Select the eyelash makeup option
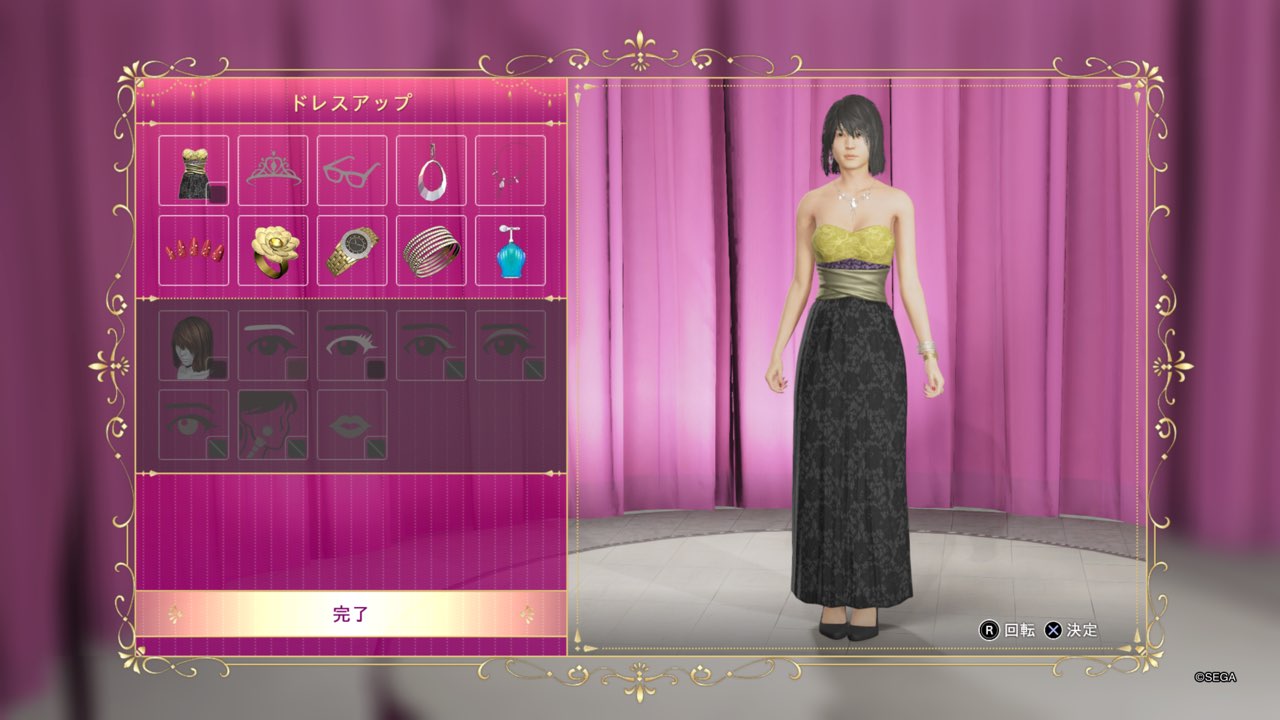 (x=352, y=345)
